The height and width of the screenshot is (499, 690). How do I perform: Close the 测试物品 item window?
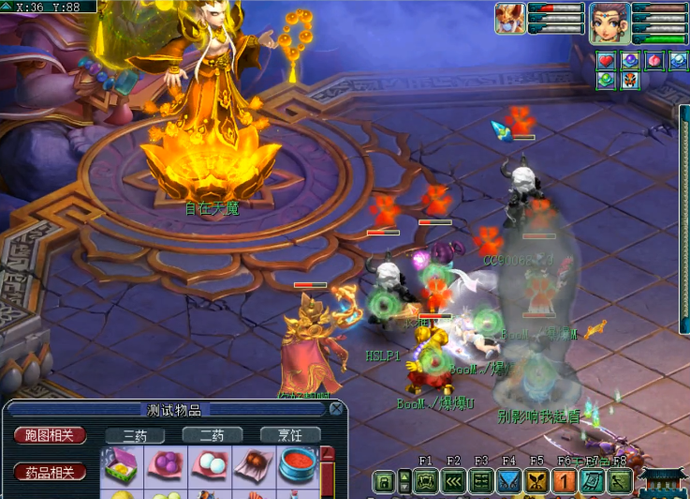(x=337, y=408)
